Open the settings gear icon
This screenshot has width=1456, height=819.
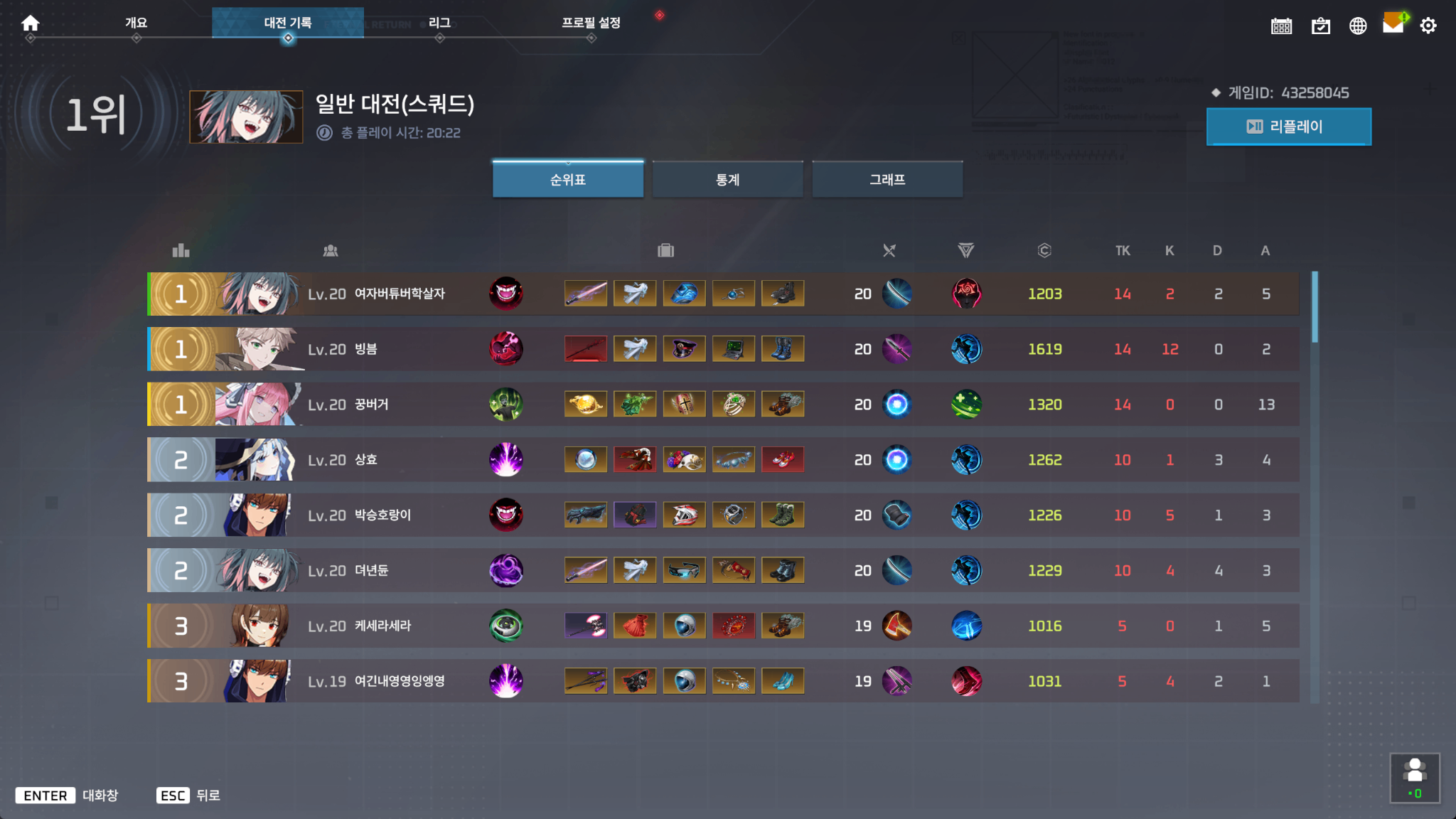coord(1428,26)
